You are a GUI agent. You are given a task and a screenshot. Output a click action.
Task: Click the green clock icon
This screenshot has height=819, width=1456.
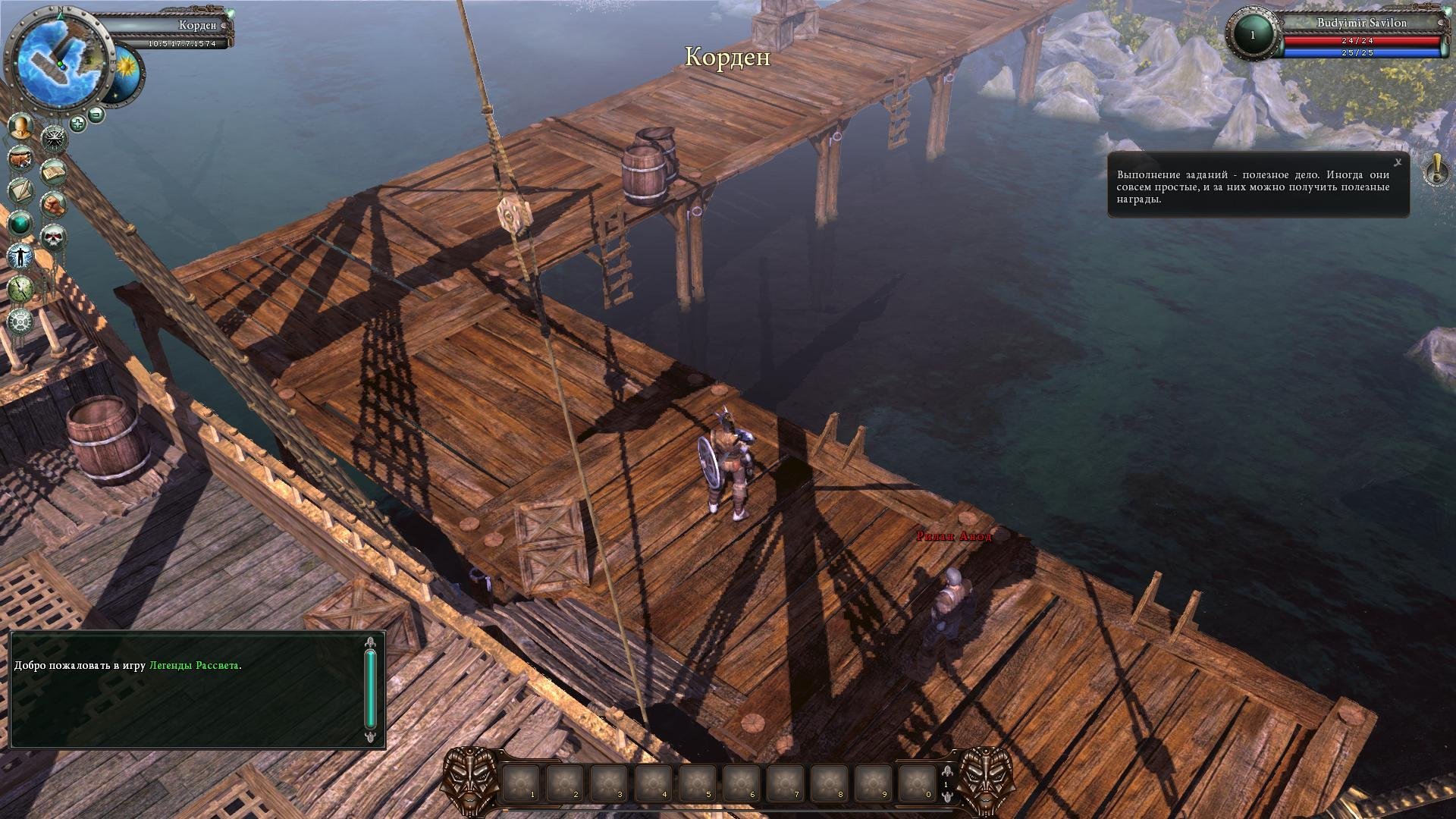click(x=21, y=289)
